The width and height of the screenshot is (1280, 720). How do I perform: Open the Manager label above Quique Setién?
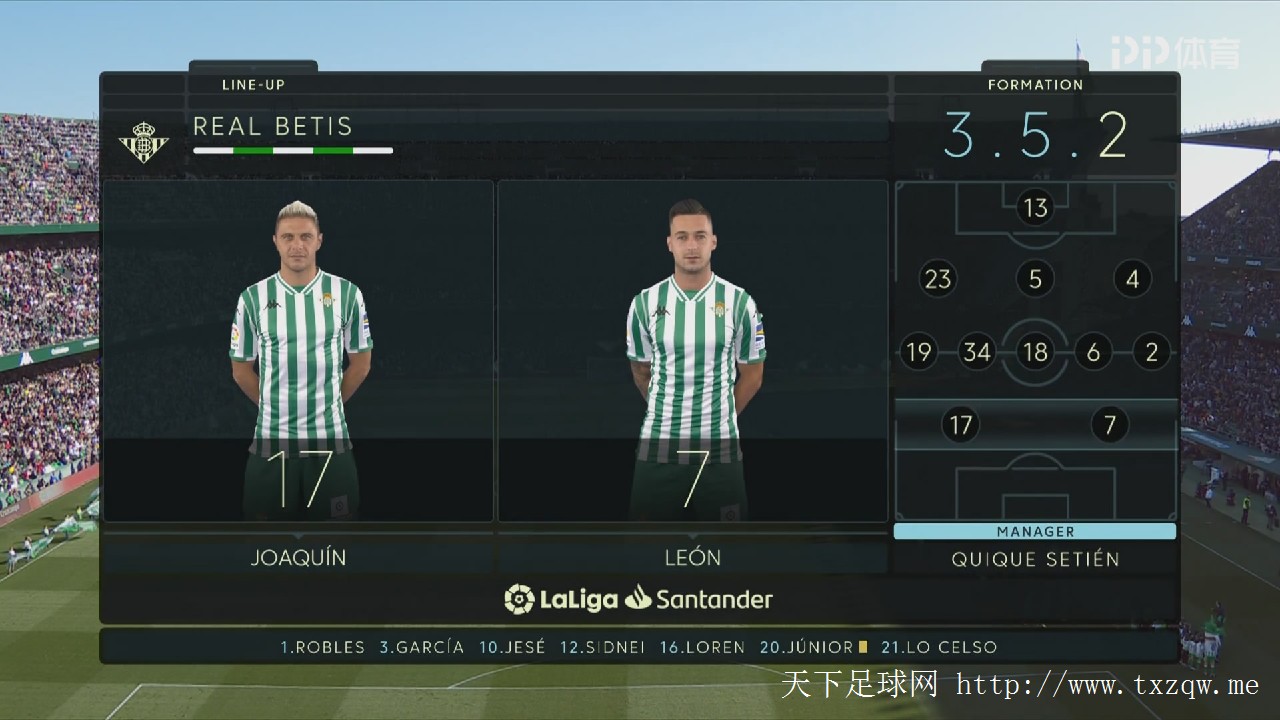(x=1035, y=532)
